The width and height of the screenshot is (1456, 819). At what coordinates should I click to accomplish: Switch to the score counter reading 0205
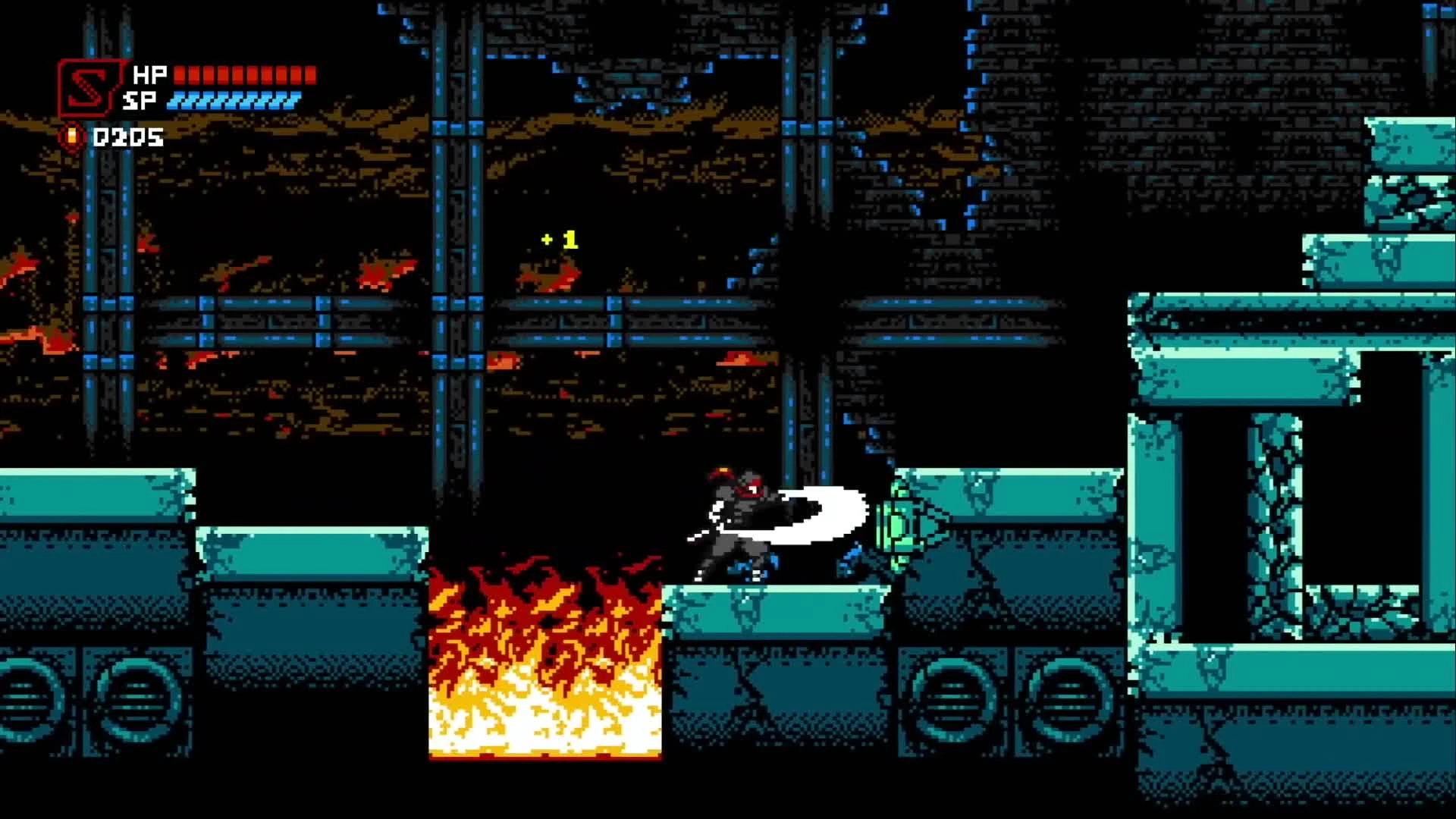coord(127,137)
